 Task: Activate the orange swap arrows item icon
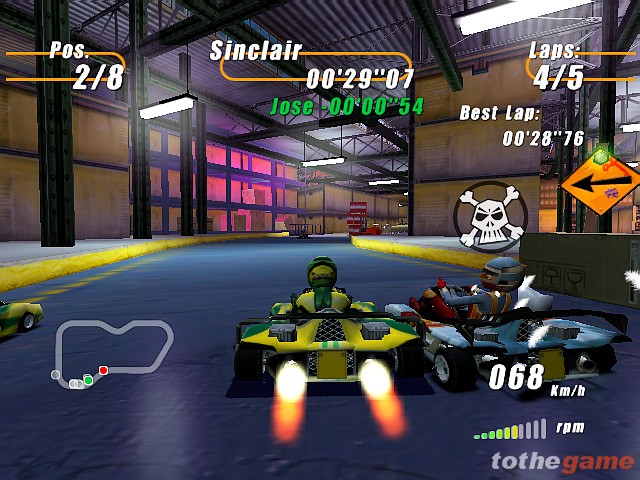[x=600, y=184]
